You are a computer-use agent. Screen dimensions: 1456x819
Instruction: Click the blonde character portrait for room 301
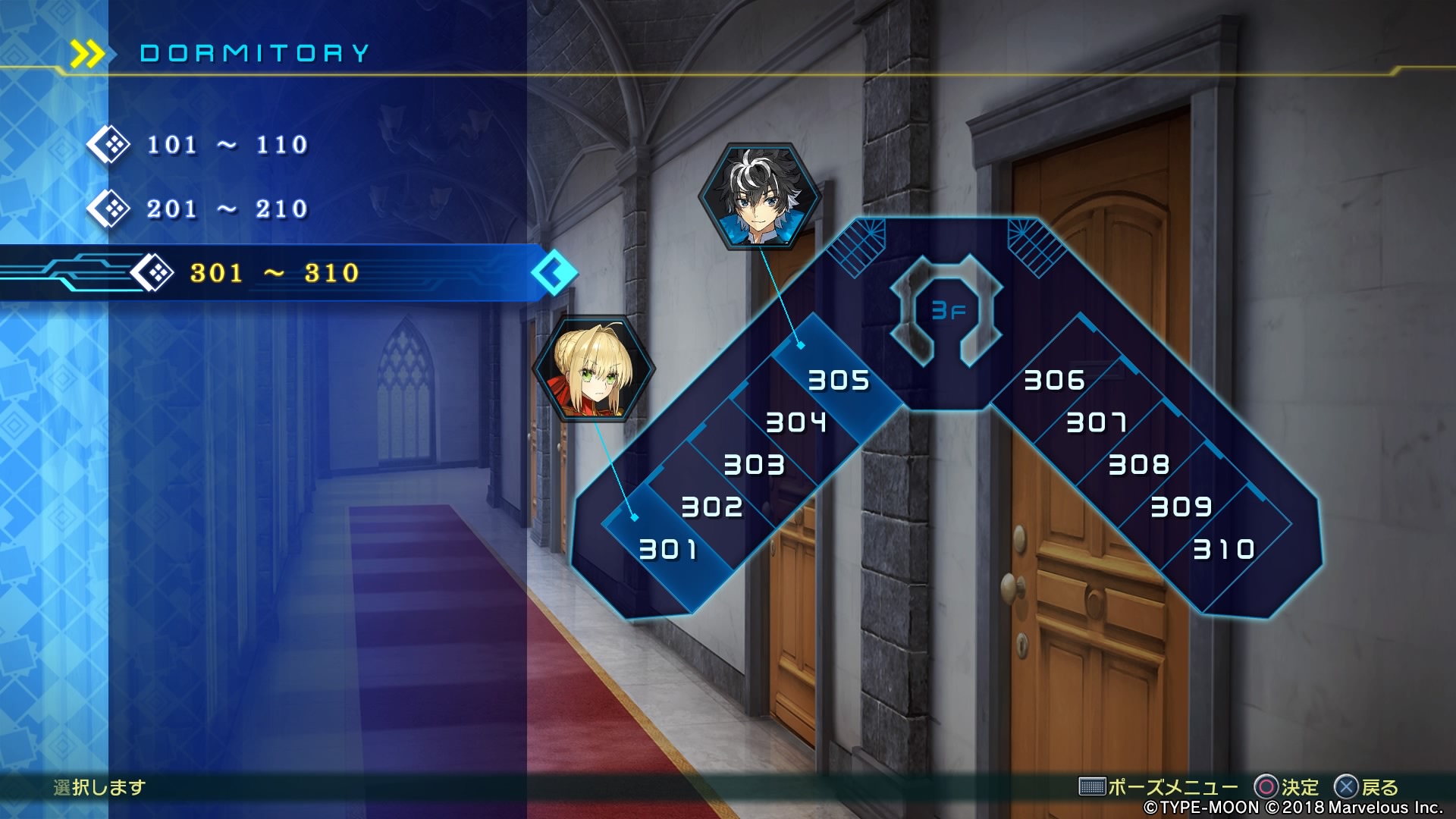pos(594,369)
